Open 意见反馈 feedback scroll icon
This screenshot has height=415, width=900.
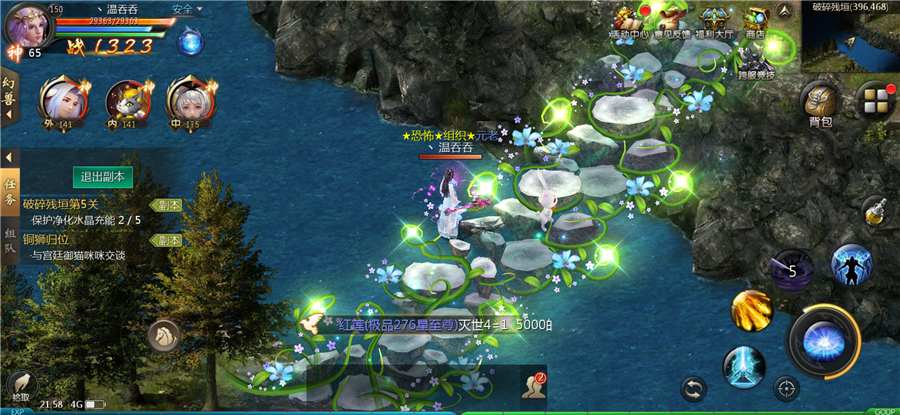(x=672, y=22)
